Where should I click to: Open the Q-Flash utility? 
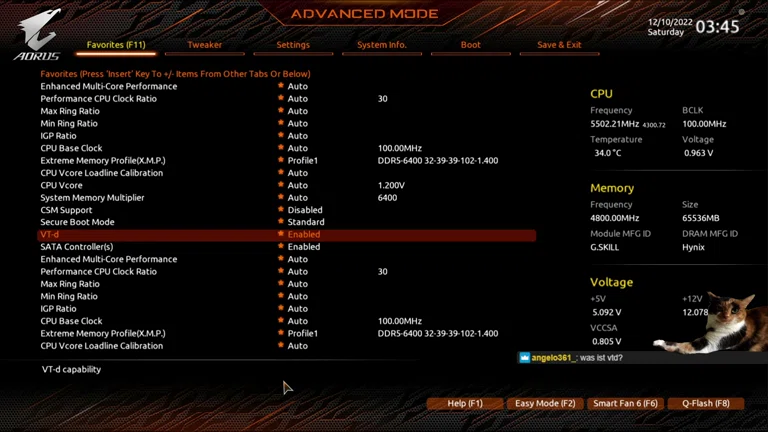pos(706,403)
